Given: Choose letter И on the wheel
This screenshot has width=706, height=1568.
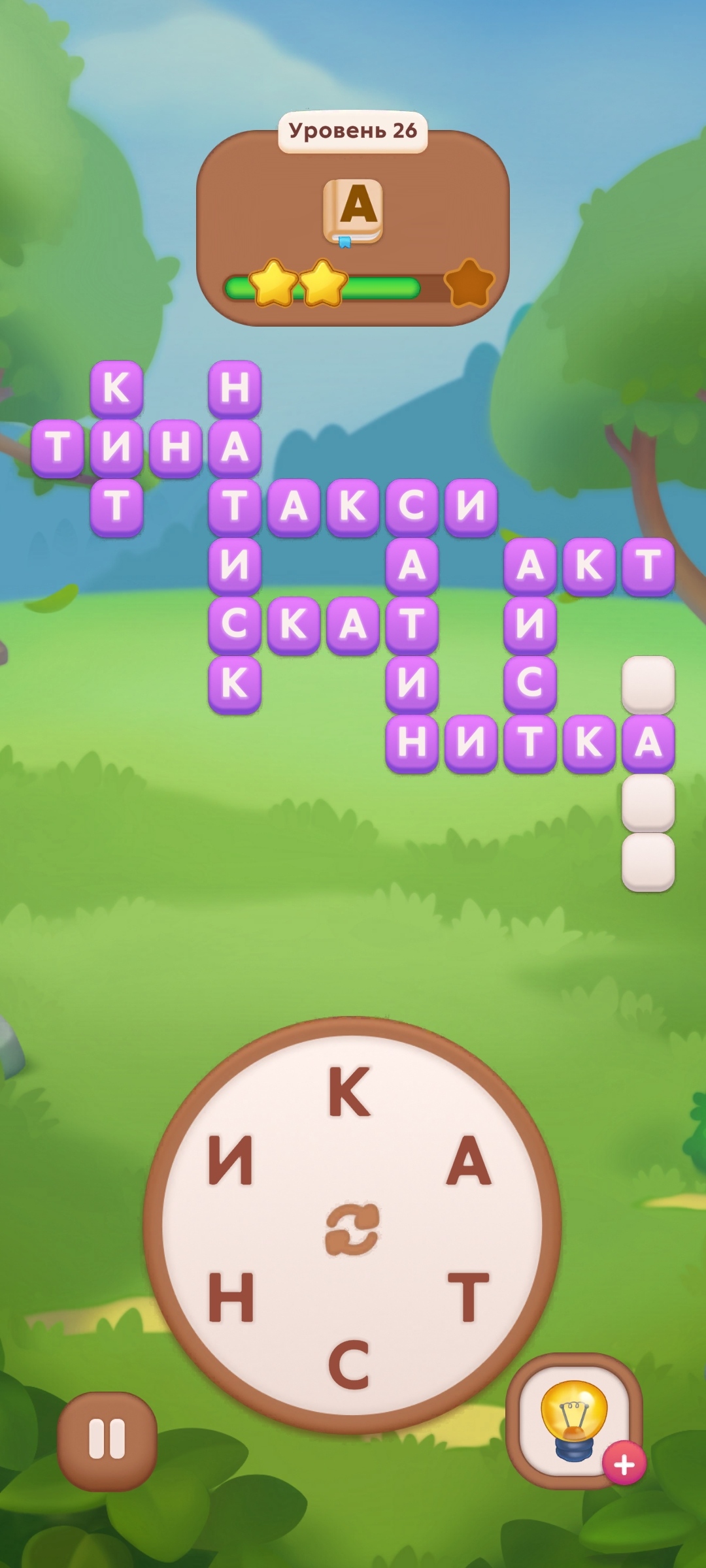Looking at the screenshot, I should click(x=230, y=1161).
